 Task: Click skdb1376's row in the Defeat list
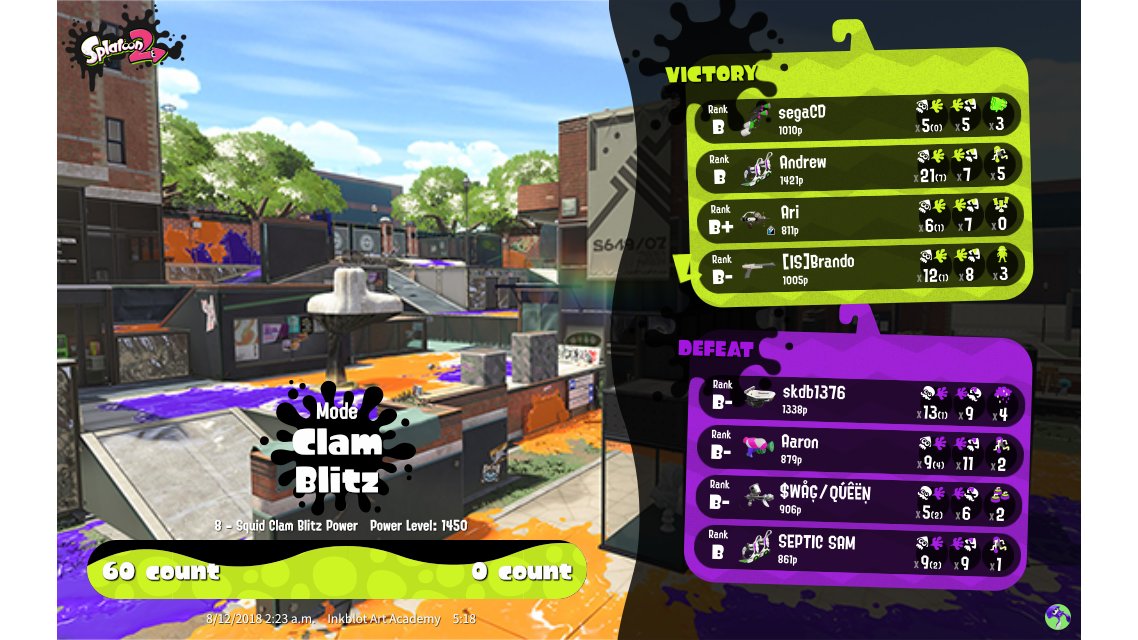pyautogui.click(x=858, y=399)
